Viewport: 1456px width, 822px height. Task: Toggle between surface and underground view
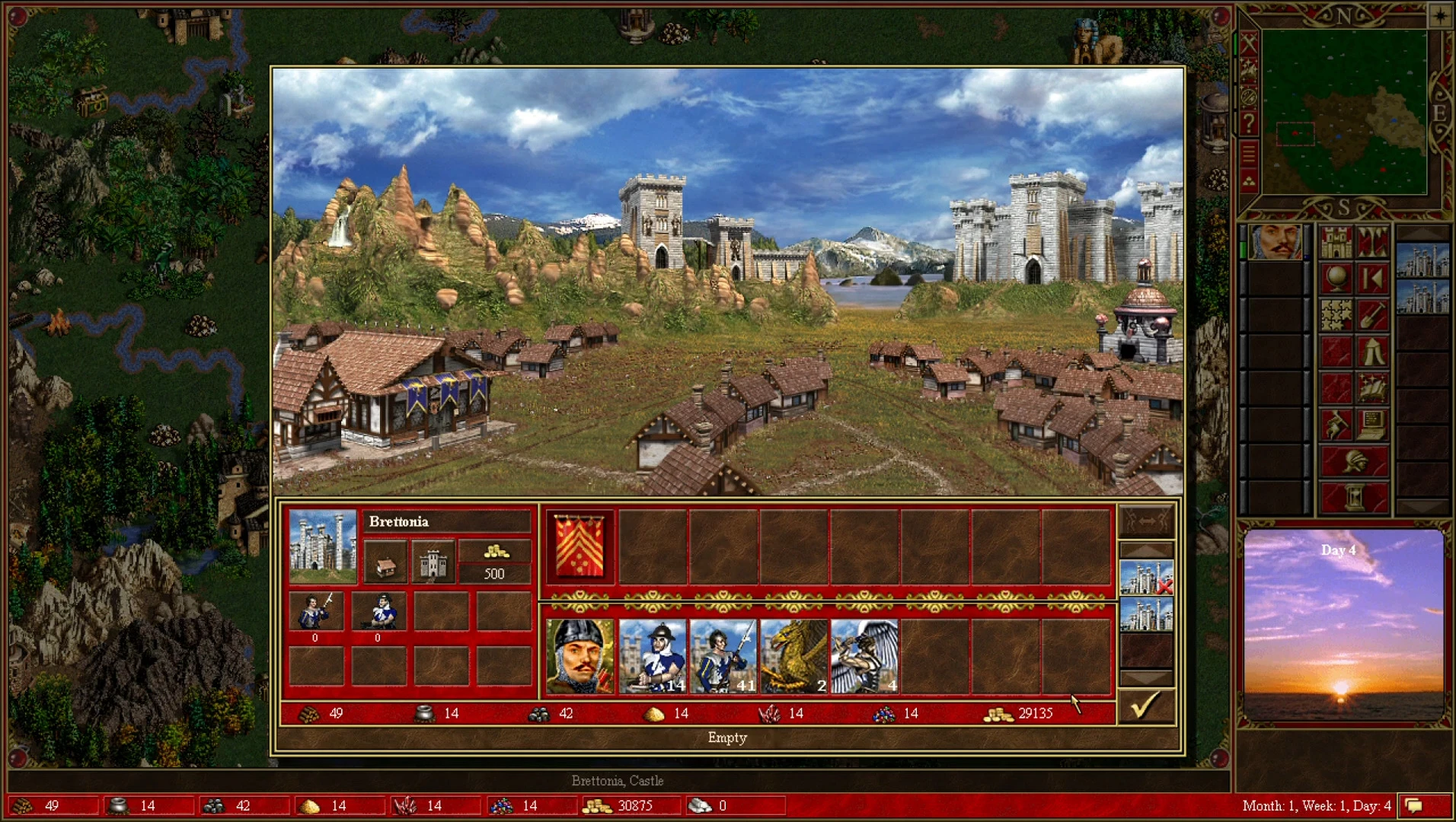click(x=1374, y=241)
